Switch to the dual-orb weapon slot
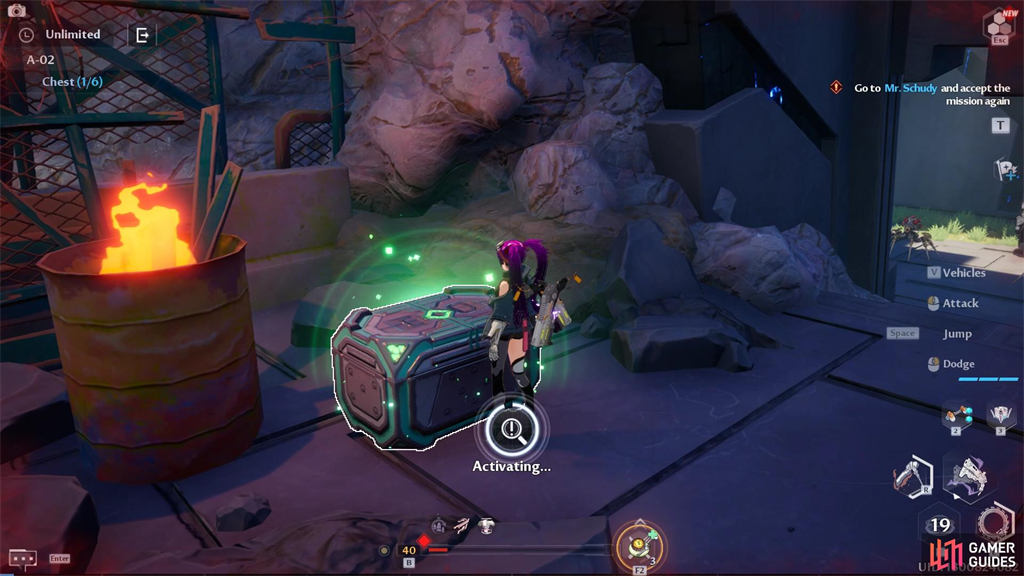Image resolution: width=1024 pixels, height=576 pixels. tap(957, 414)
